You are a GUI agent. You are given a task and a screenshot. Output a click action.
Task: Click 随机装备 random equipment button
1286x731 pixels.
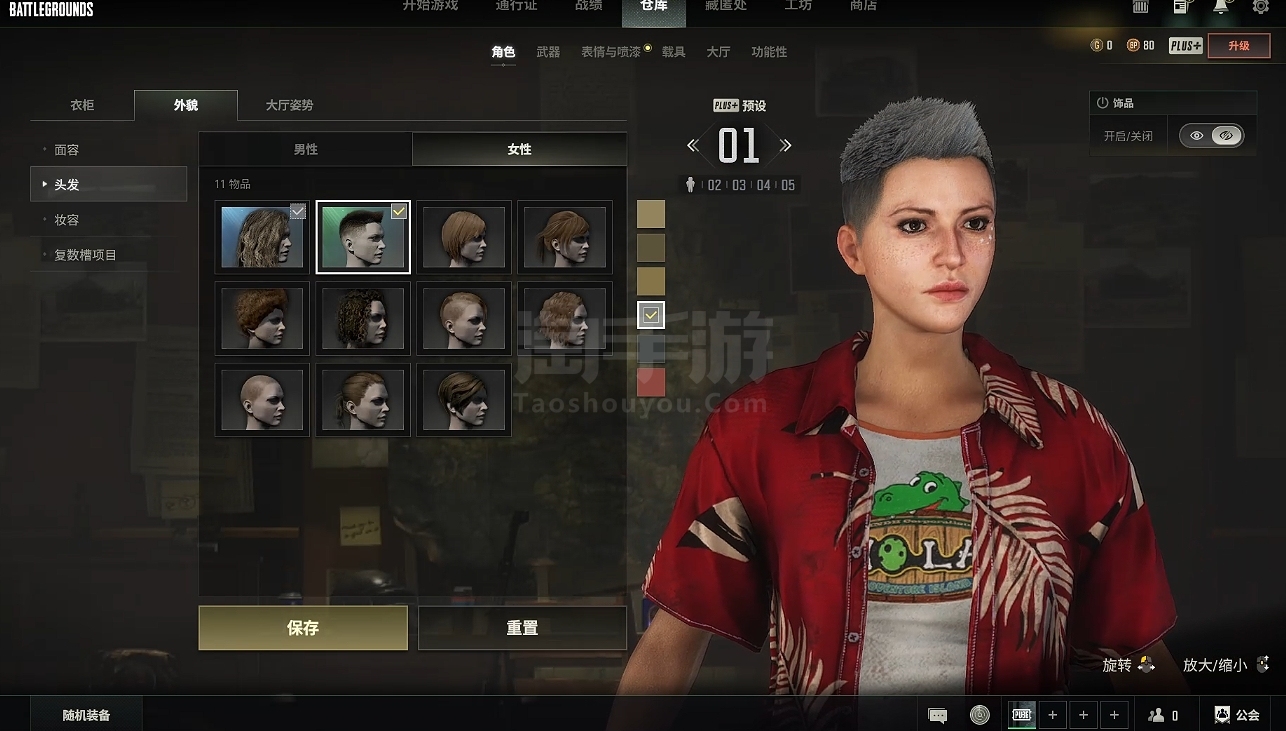(86, 715)
